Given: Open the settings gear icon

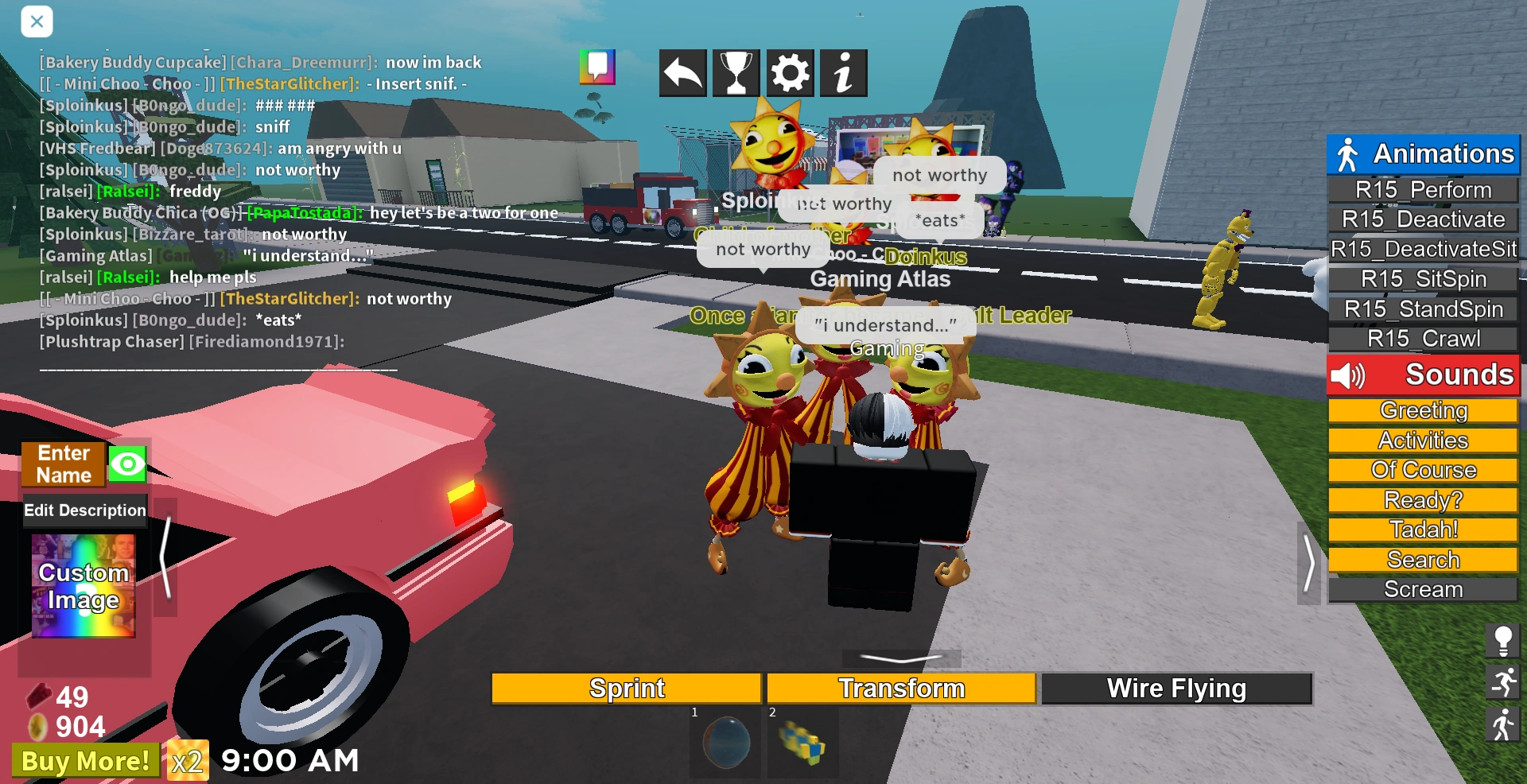Looking at the screenshot, I should pos(790,72).
